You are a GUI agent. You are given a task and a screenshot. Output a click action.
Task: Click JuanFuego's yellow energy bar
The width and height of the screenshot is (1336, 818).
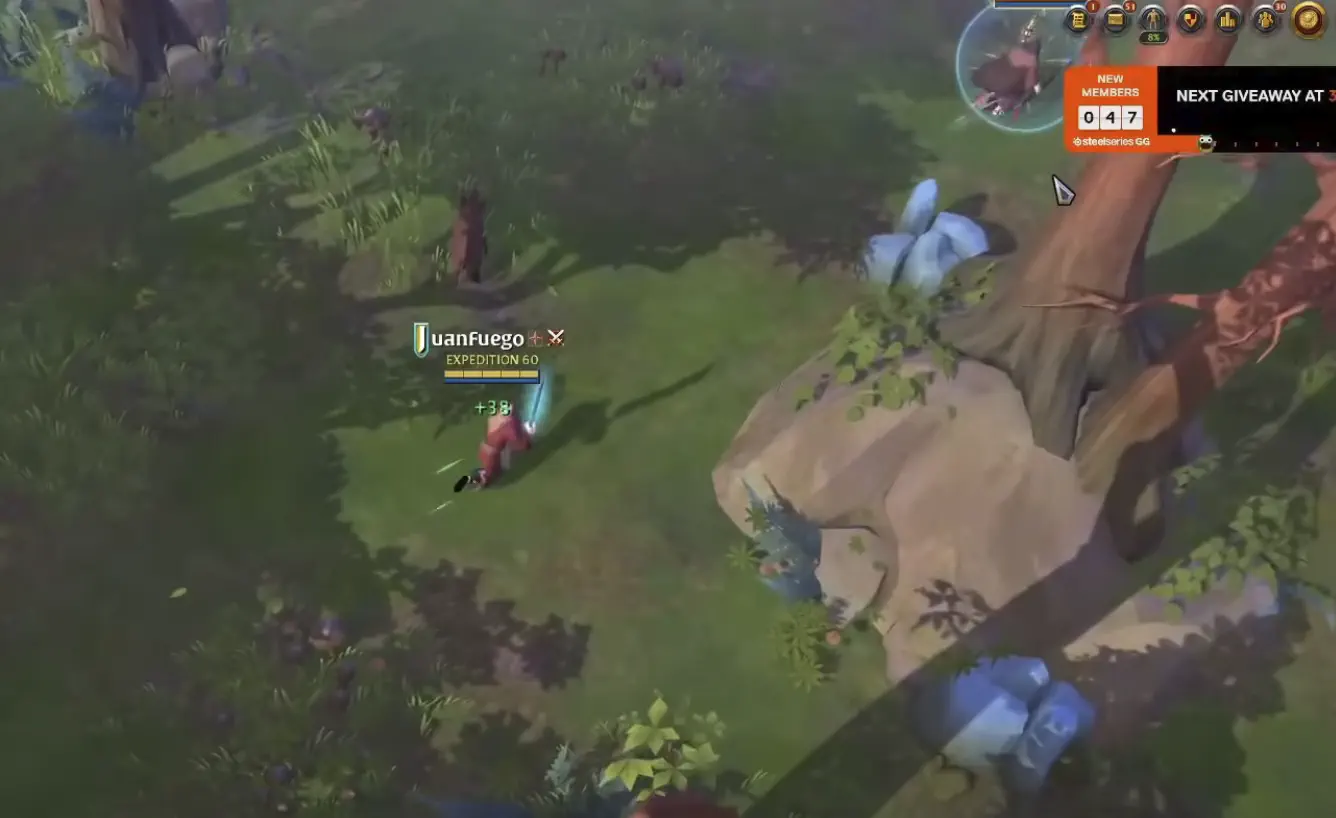point(492,373)
